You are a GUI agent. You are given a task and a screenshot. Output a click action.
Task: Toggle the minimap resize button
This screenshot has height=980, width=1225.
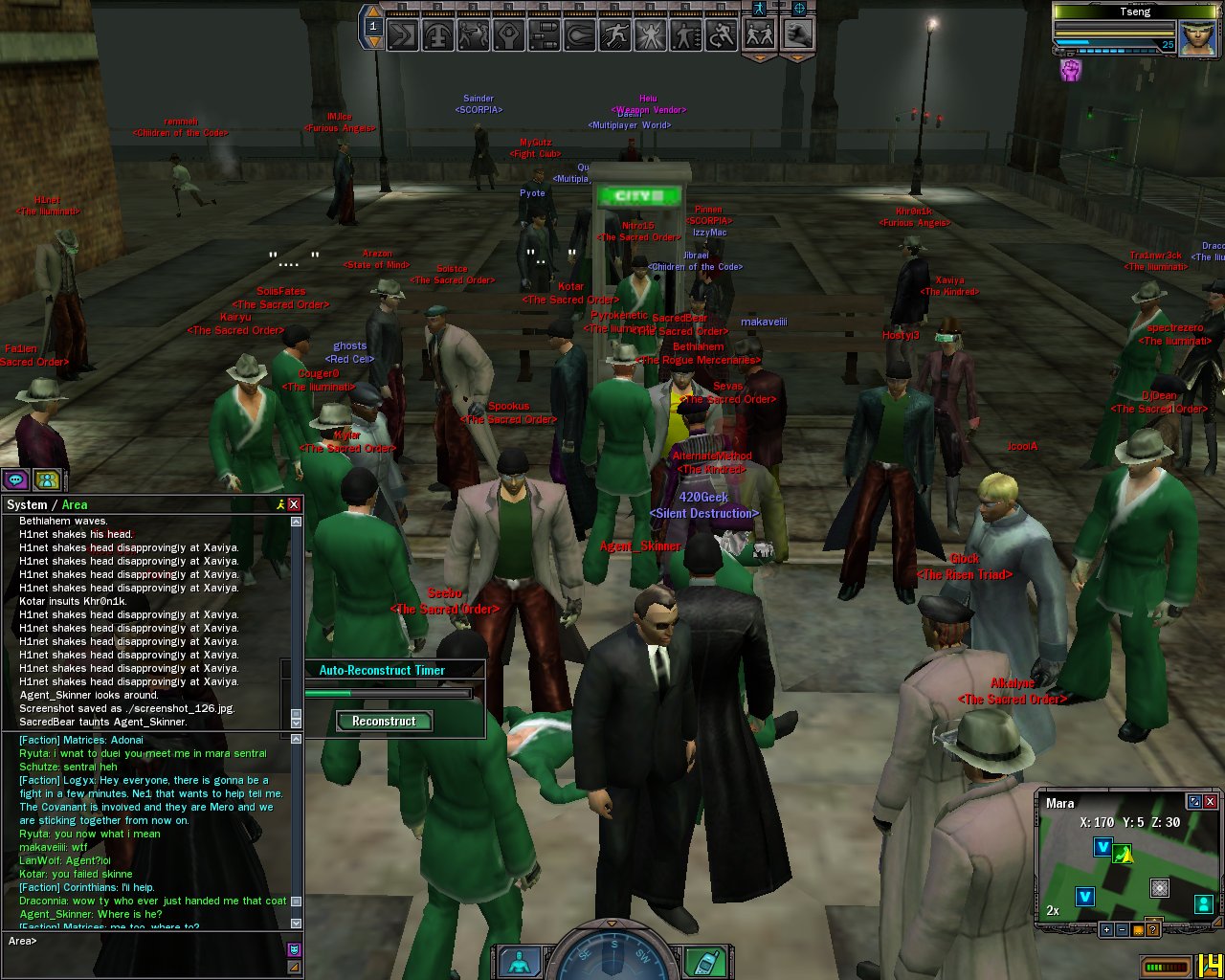click(1193, 802)
